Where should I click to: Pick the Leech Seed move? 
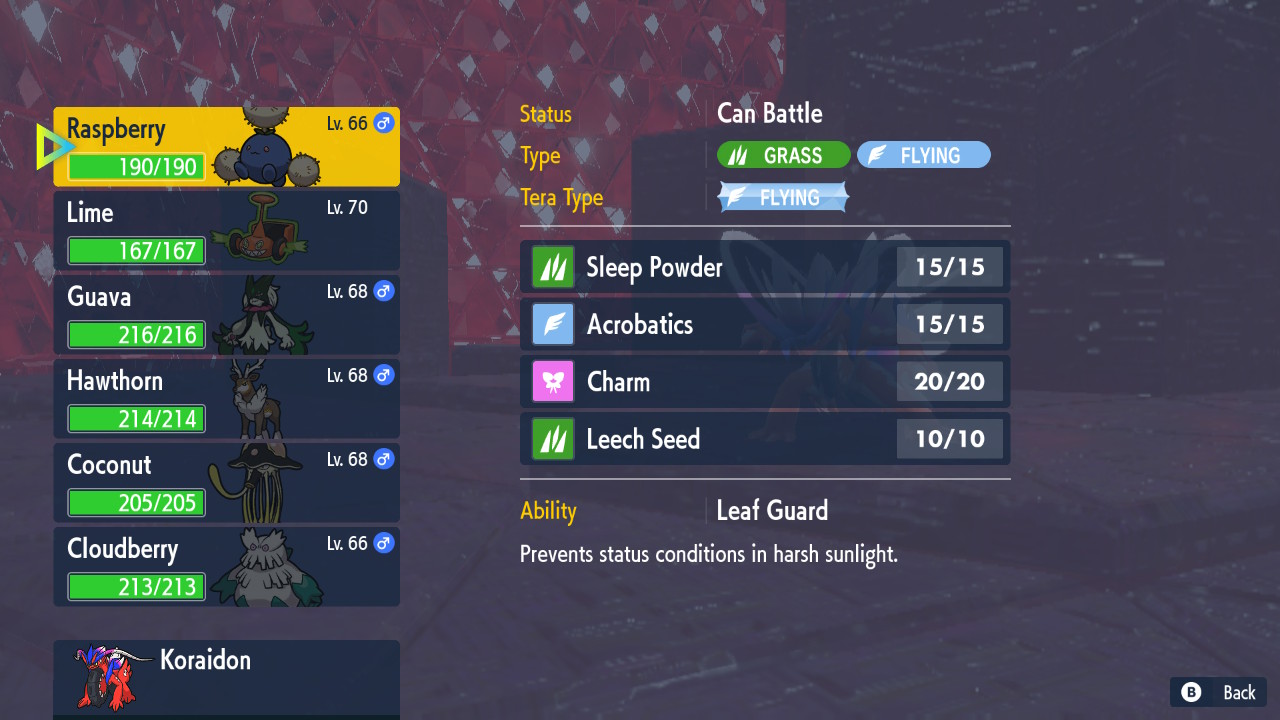[x=764, y=439]
